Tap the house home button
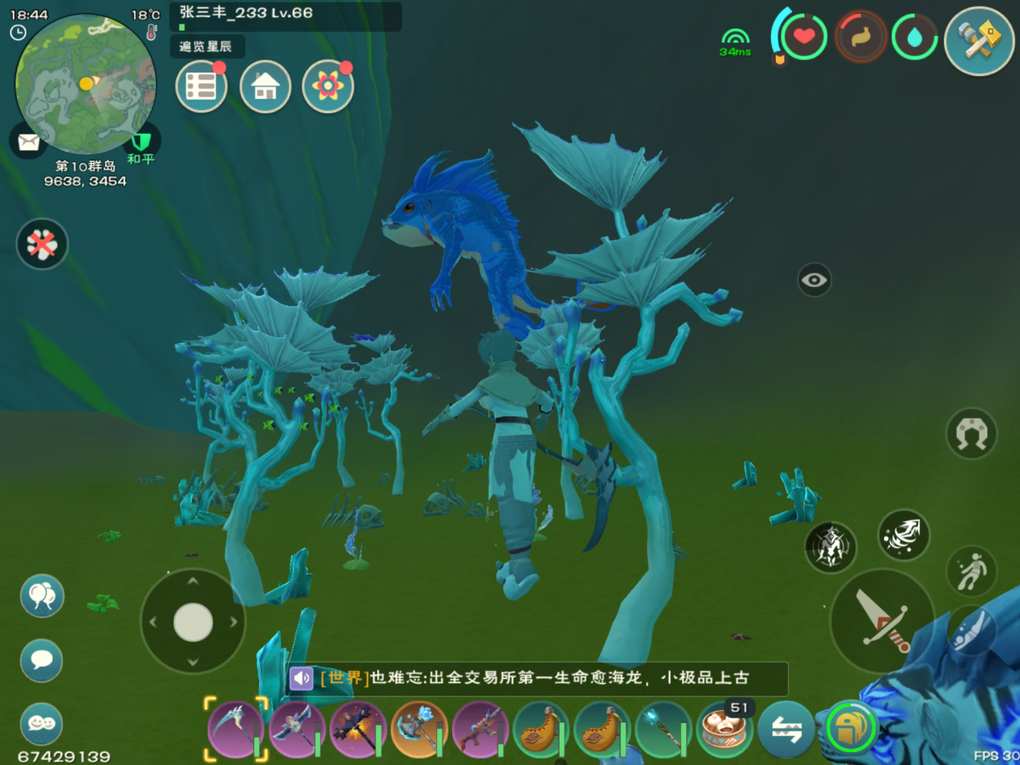The image size is (1020, 765). (x=265, y=87)
